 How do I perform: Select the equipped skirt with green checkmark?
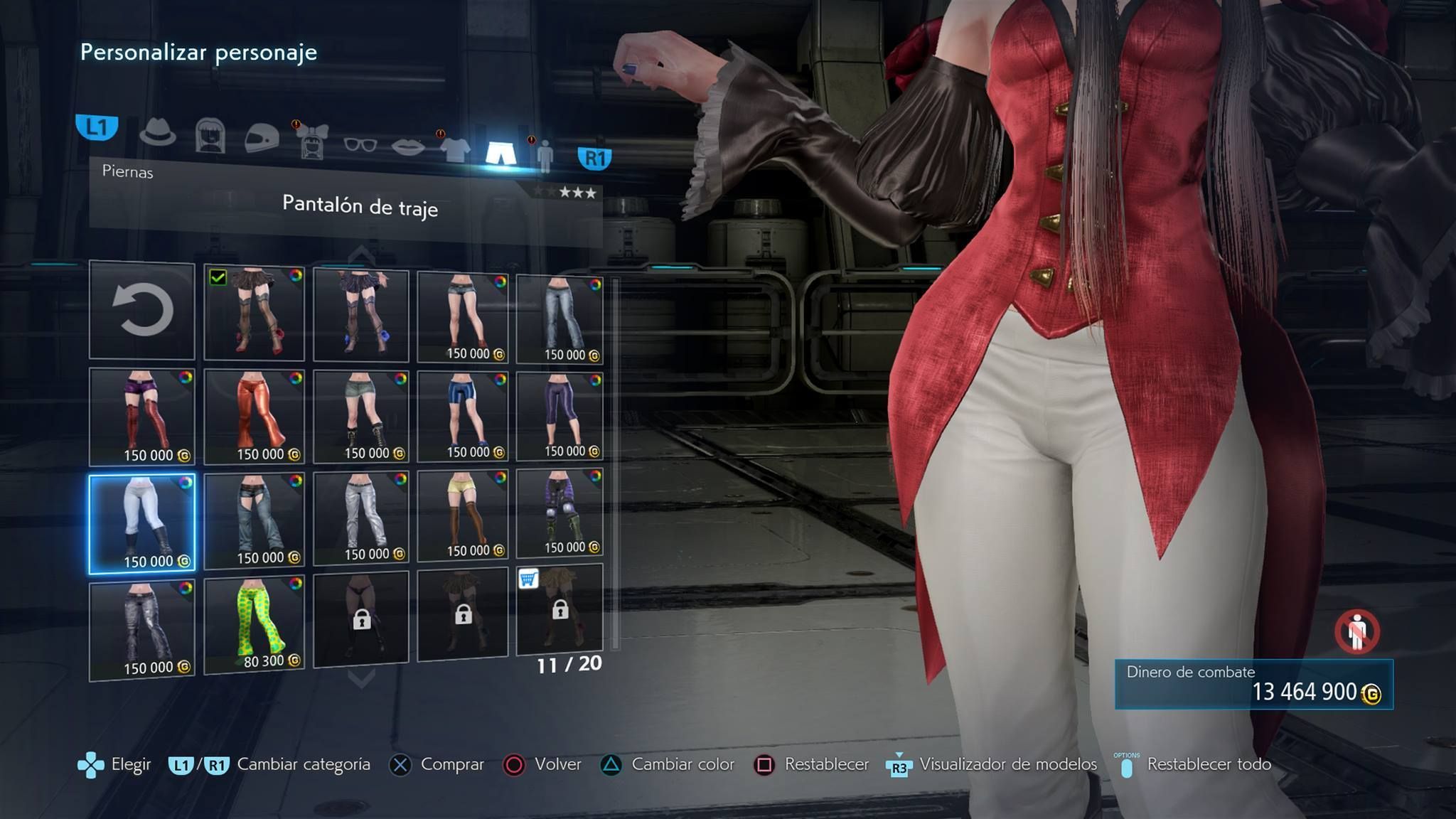point(254,313)
